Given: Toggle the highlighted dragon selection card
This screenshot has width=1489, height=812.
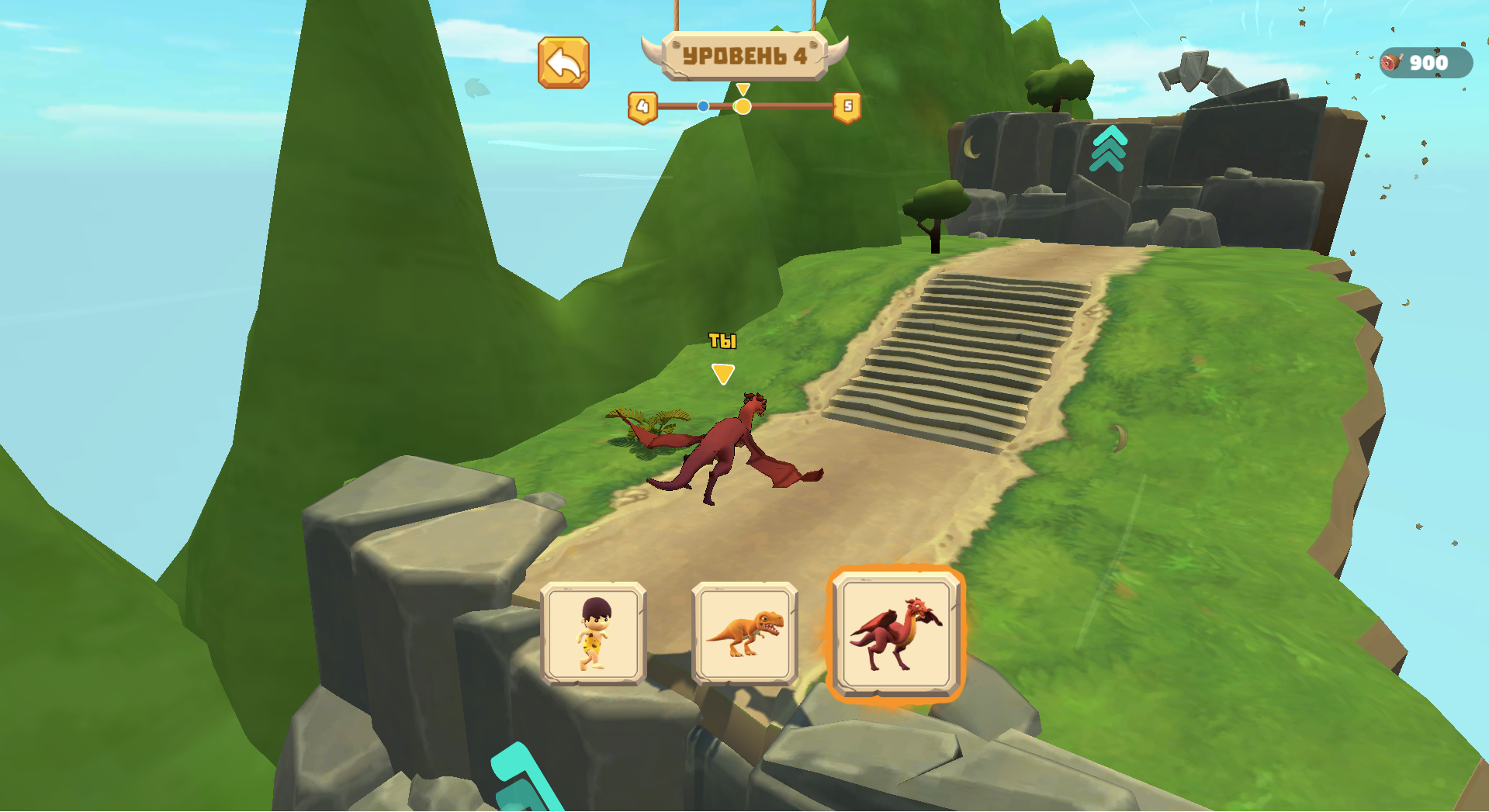Looking at the screenshot, I should click(x=896, y=634).
